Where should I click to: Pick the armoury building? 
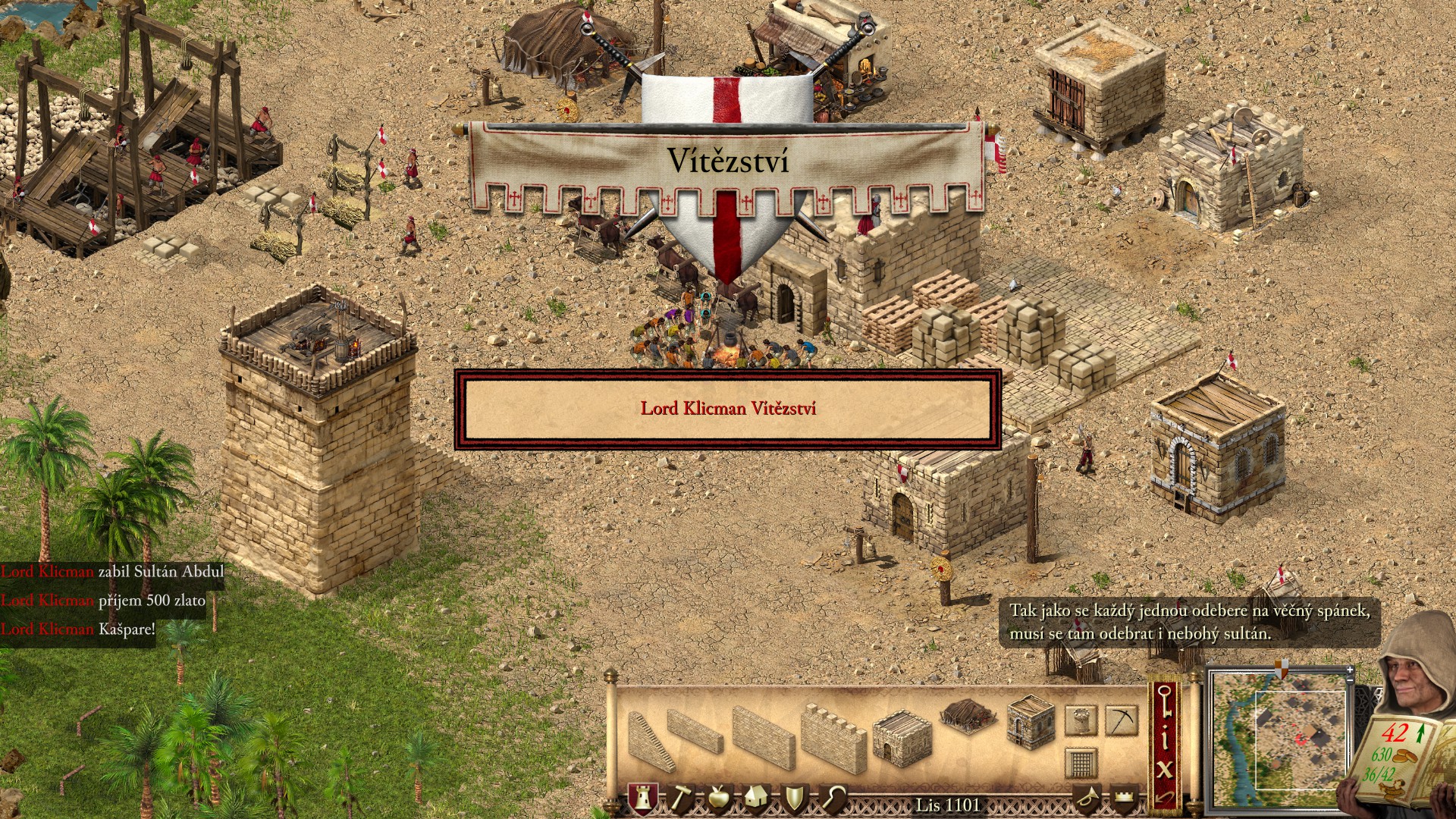1031,722
